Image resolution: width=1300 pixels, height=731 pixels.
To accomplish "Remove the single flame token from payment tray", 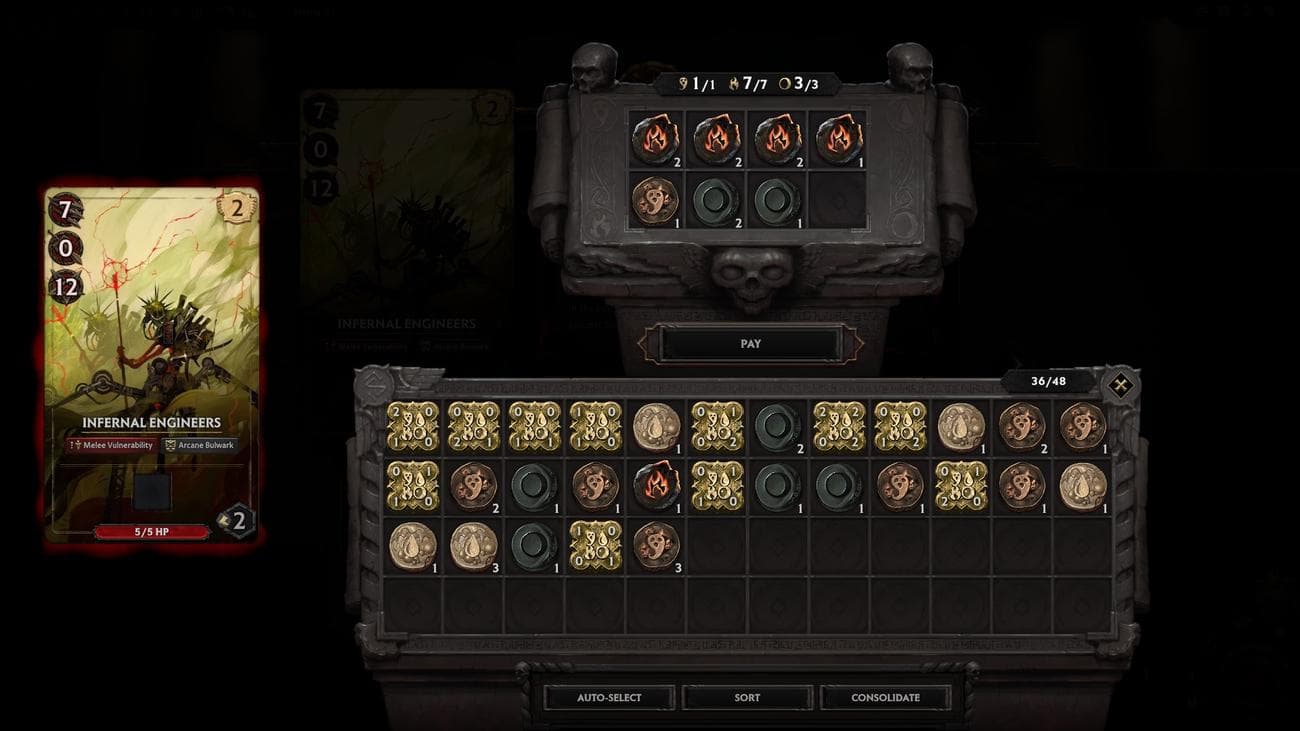I will [839, 140].
